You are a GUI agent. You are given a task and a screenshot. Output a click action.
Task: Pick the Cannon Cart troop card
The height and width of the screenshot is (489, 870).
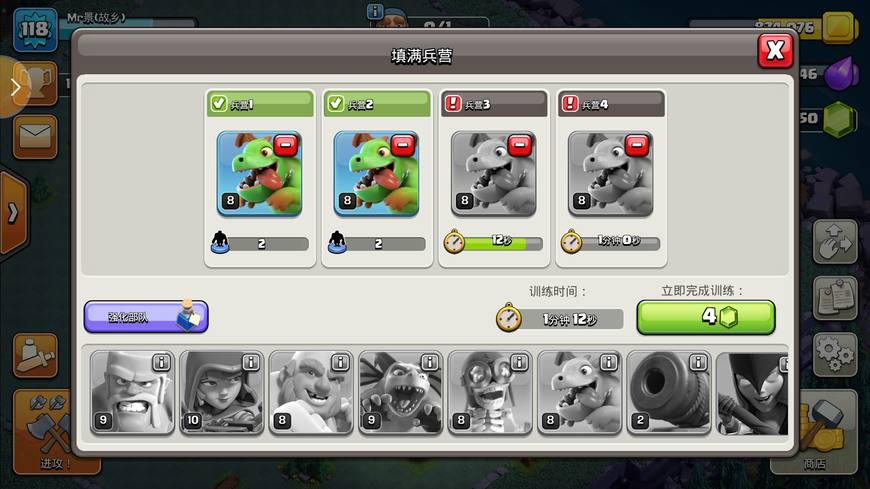coord(668,392)
